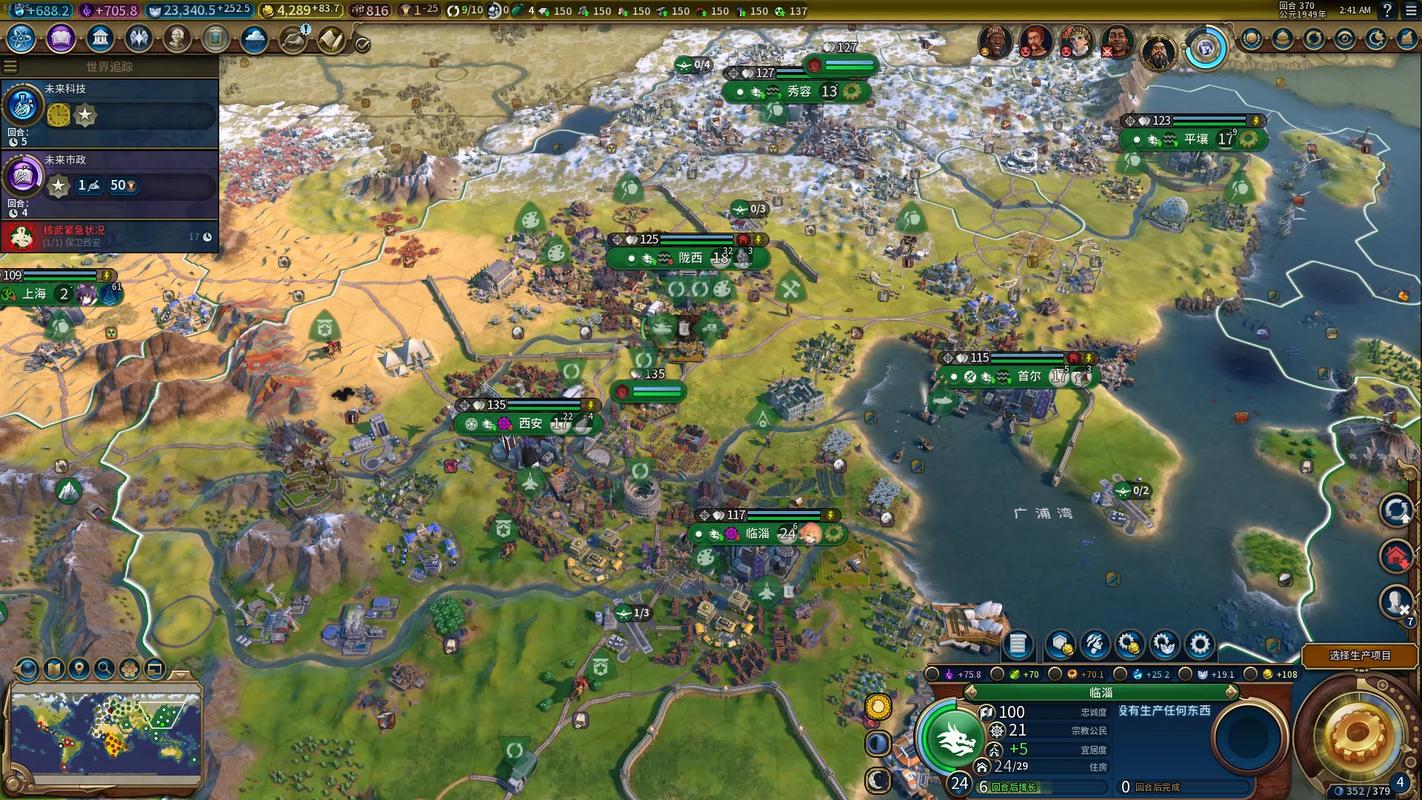Viewport: 1422px width, 800px height.
Task: Toggle the 世界追踪 tracker menu button
Action: coord(11,66)
